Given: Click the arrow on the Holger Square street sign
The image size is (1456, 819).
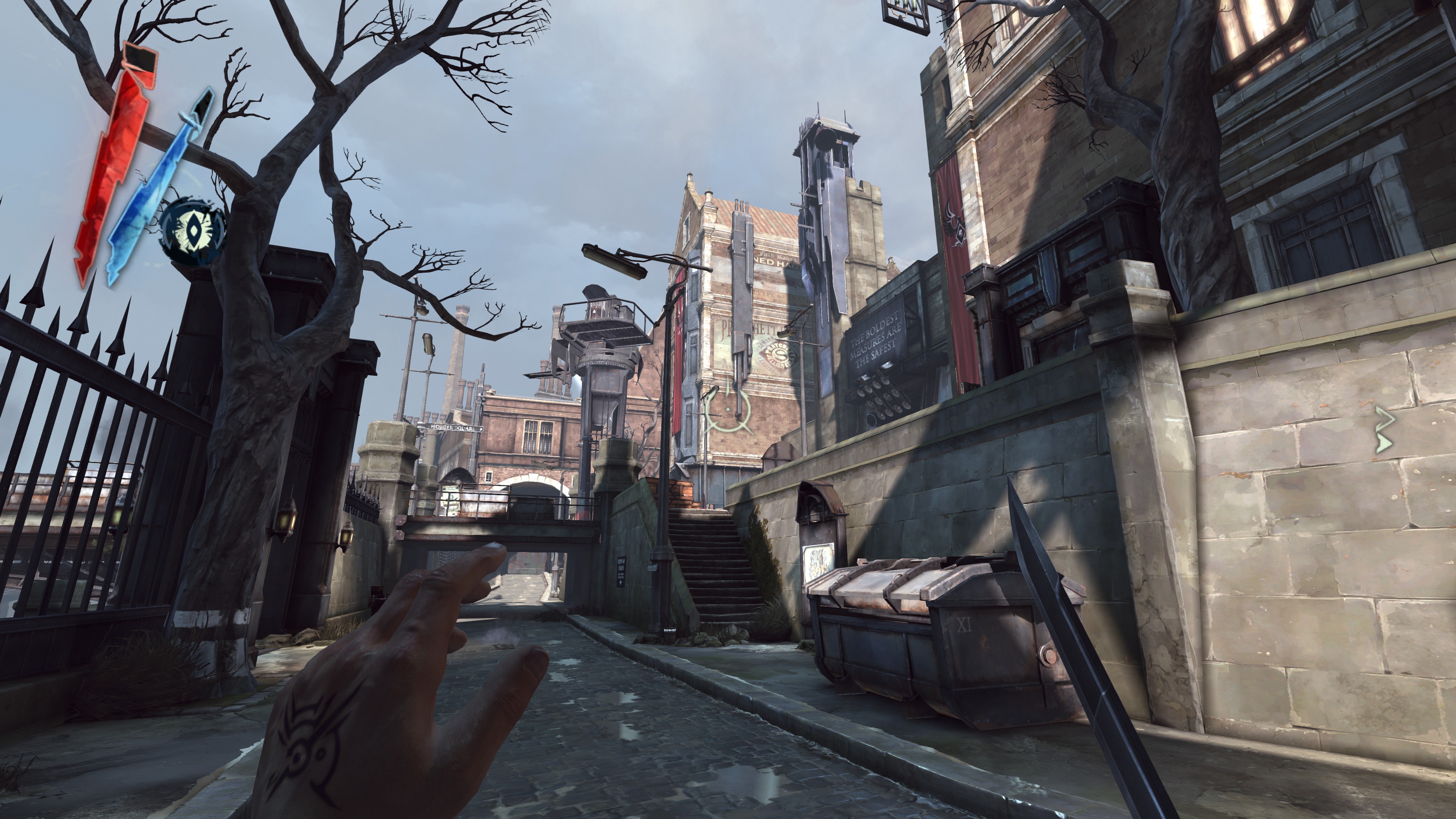Looking at the screenshot, I should click(481, 429).
